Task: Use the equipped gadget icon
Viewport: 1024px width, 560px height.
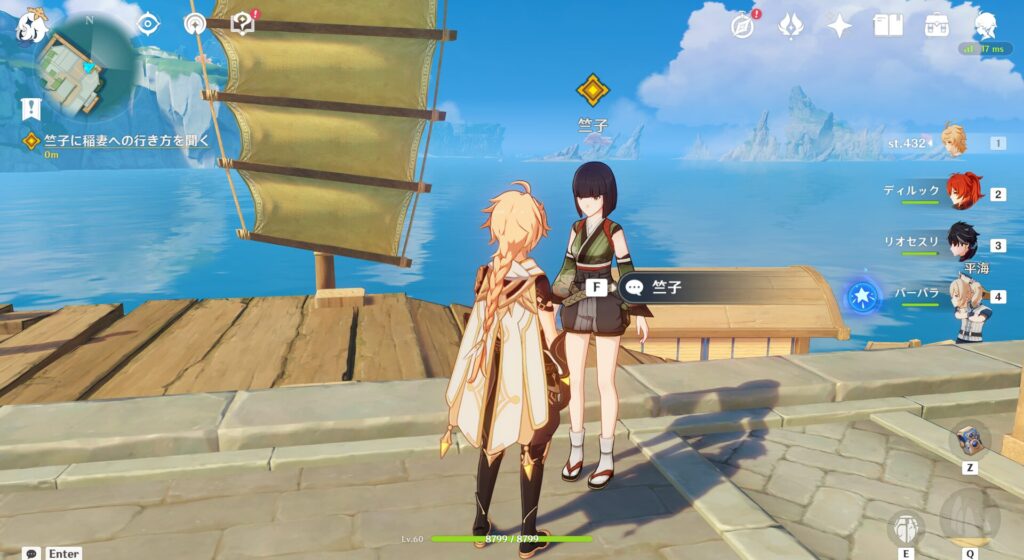Action: (969, 438)
